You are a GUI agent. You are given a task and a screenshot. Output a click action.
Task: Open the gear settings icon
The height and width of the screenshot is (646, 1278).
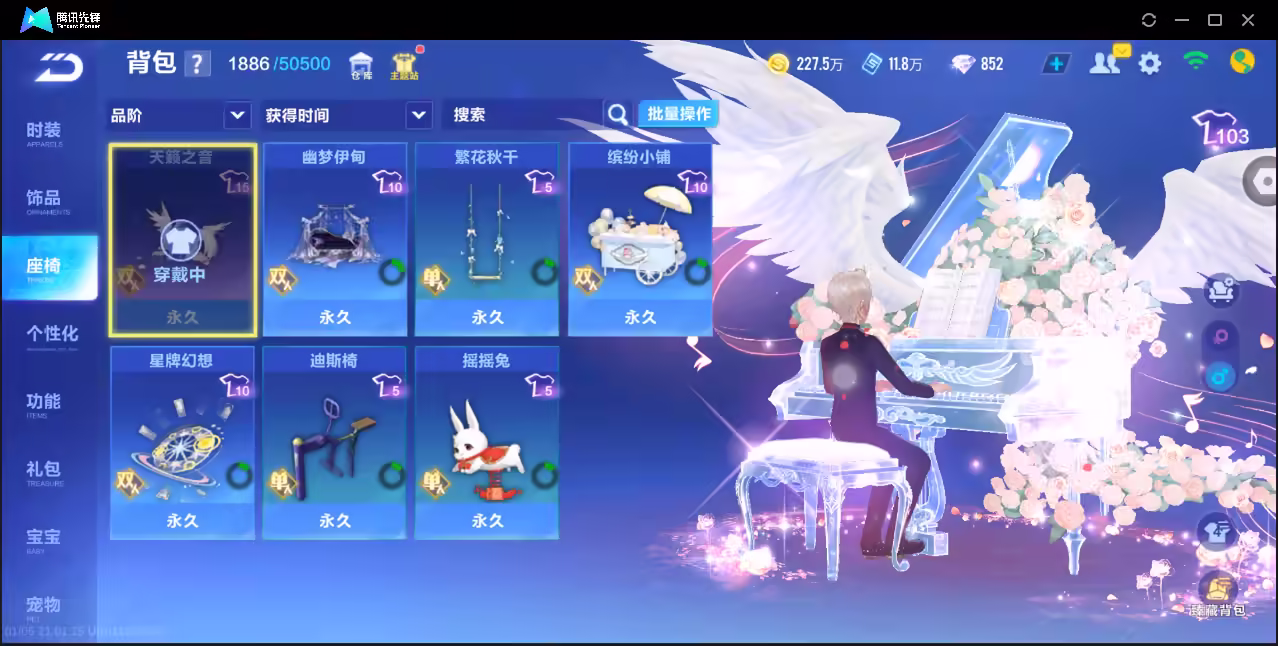[x=1150, y=64]
